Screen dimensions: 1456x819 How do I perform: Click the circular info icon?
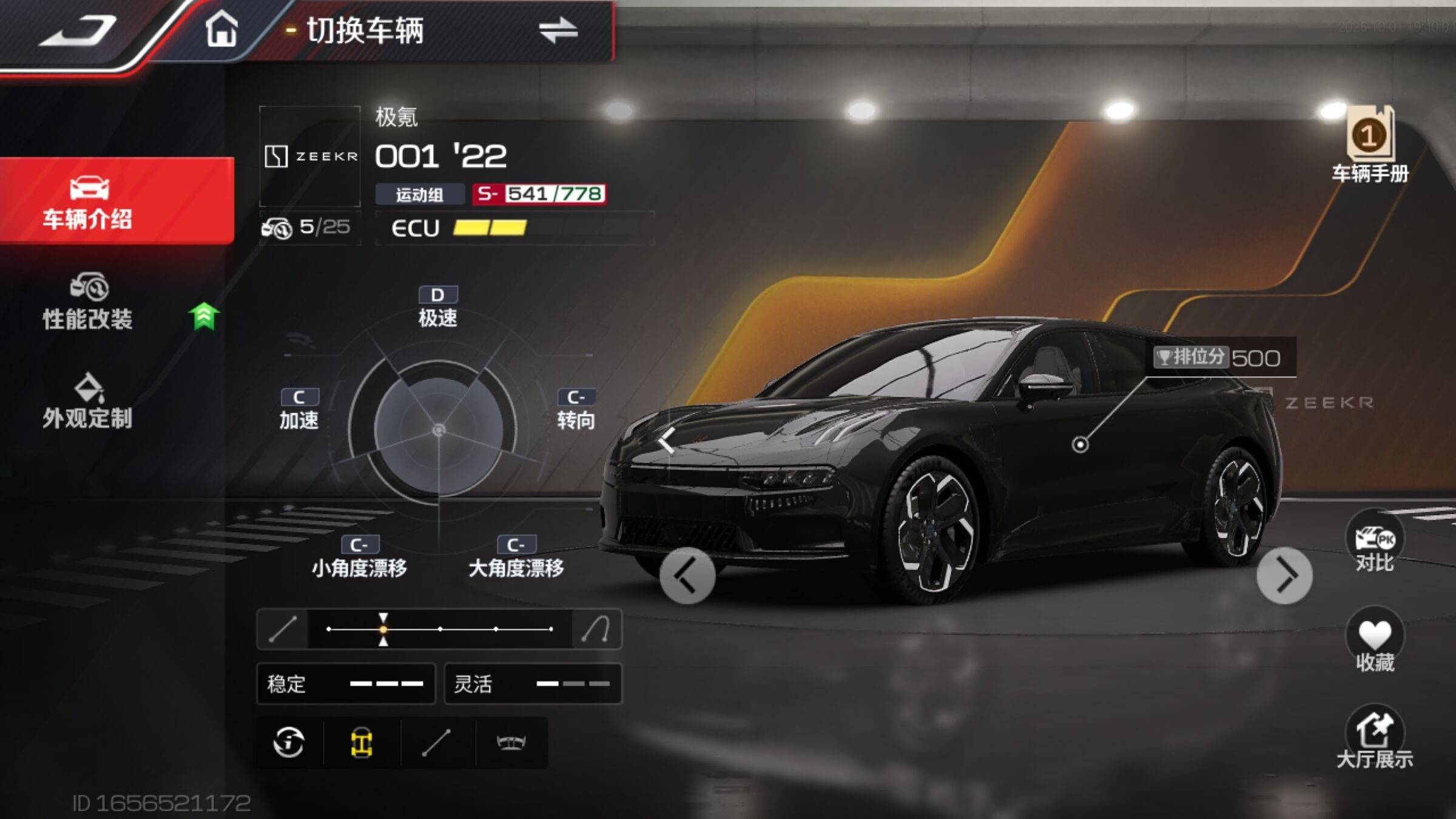click(x=289, y=743)
